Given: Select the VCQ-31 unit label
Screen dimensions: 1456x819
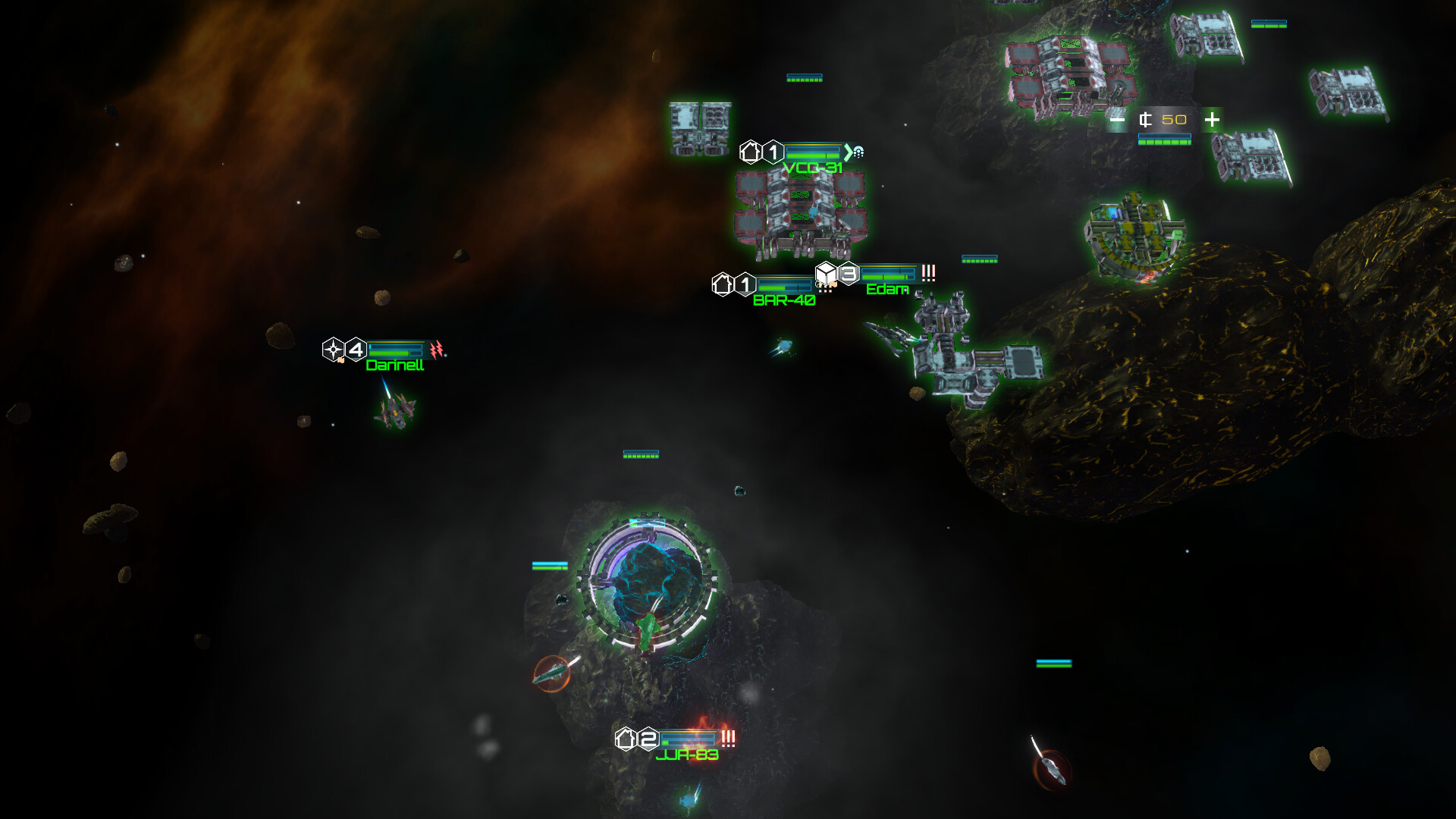Looking at the screenshot, I should pyautogui.click(x=813, y=167).
